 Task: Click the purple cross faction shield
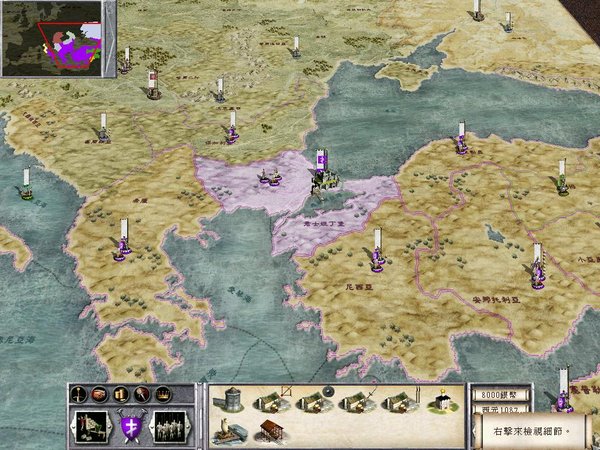(x=129, y=426)
